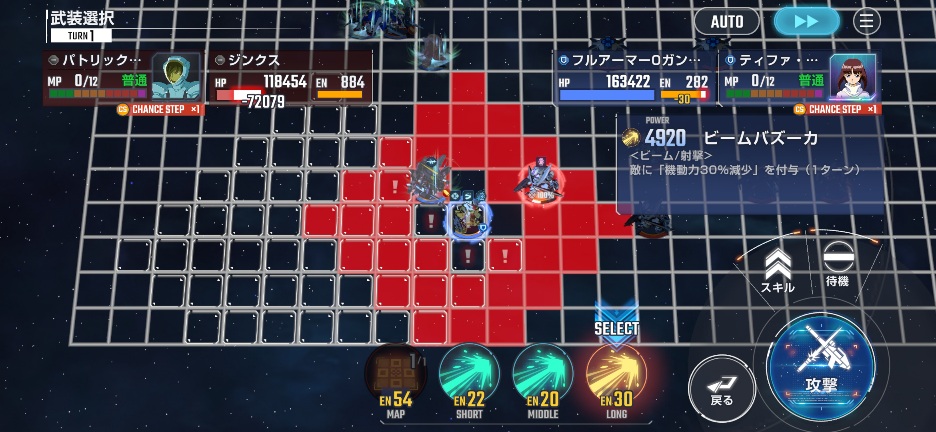Go back with the 戻る button

point(722,385)
